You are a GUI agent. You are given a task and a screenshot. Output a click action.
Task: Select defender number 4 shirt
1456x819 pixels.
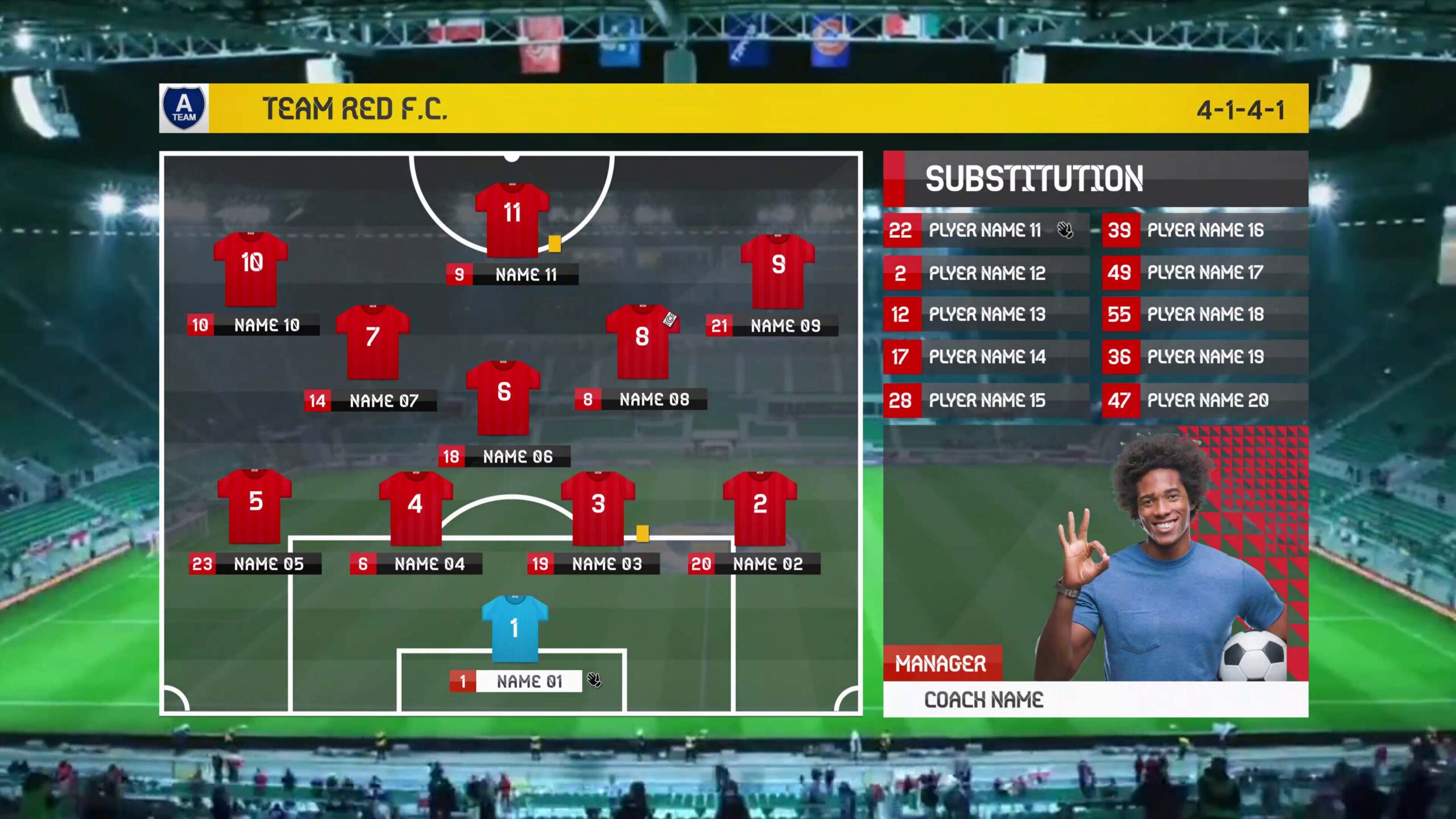pos(416,508)
